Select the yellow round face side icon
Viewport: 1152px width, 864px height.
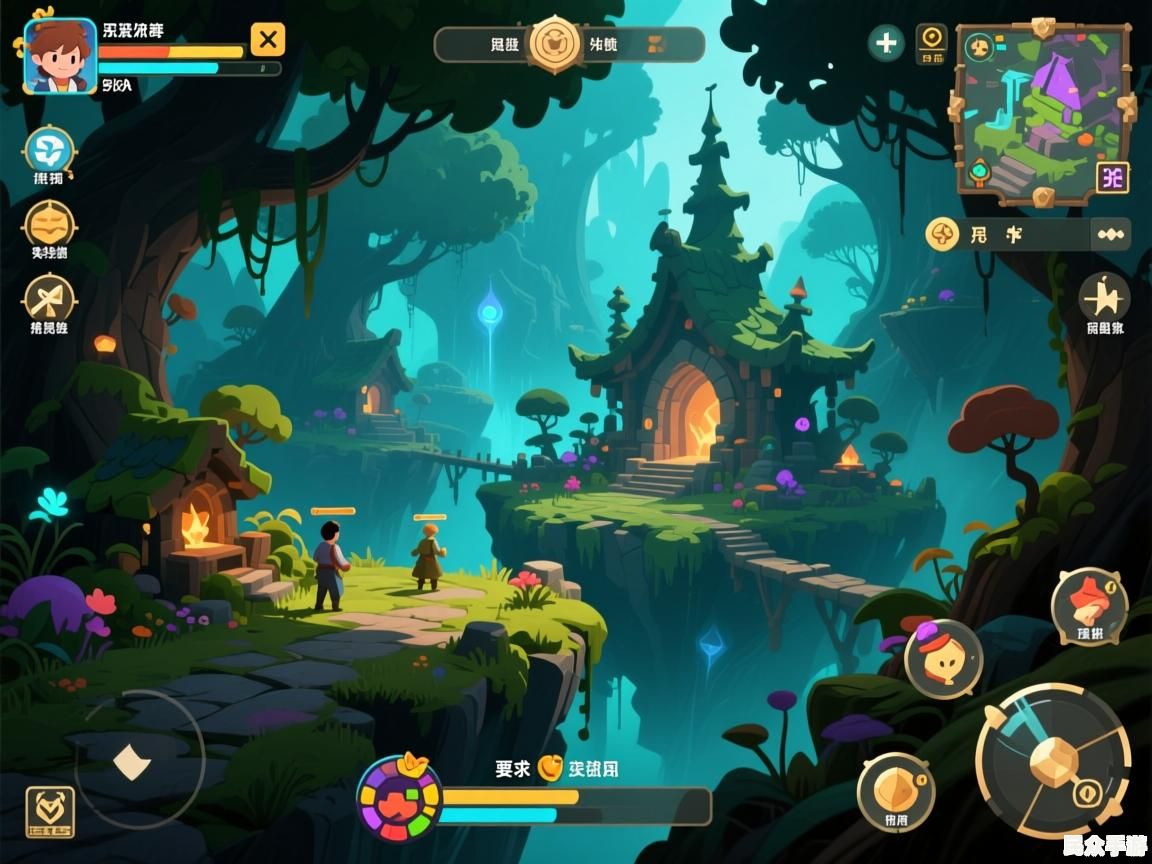[49, 224]
